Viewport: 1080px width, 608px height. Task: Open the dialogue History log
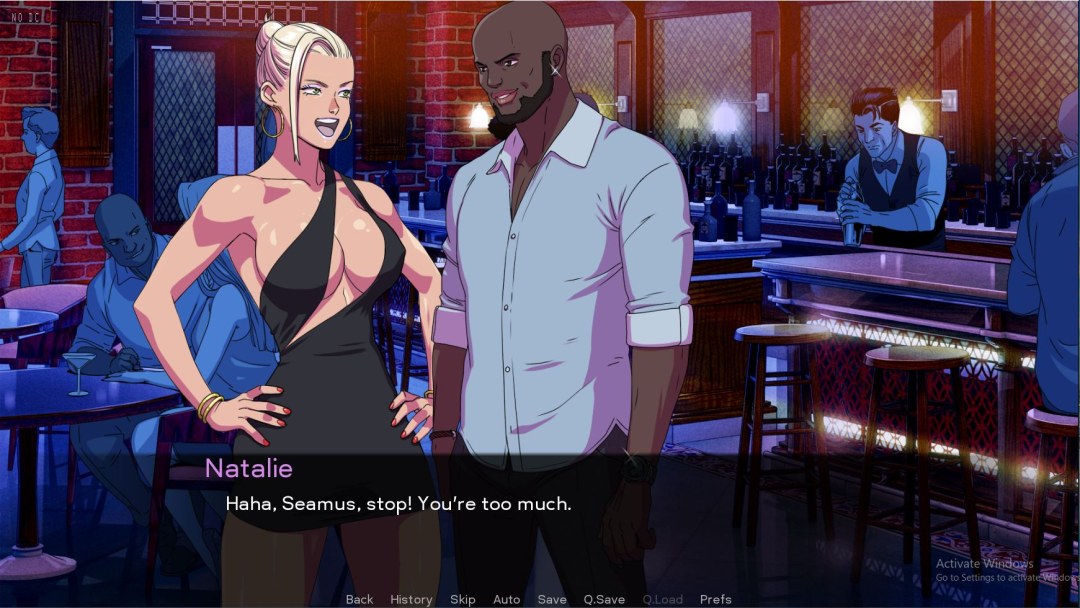pyautogui.click(x=411, y=599)
